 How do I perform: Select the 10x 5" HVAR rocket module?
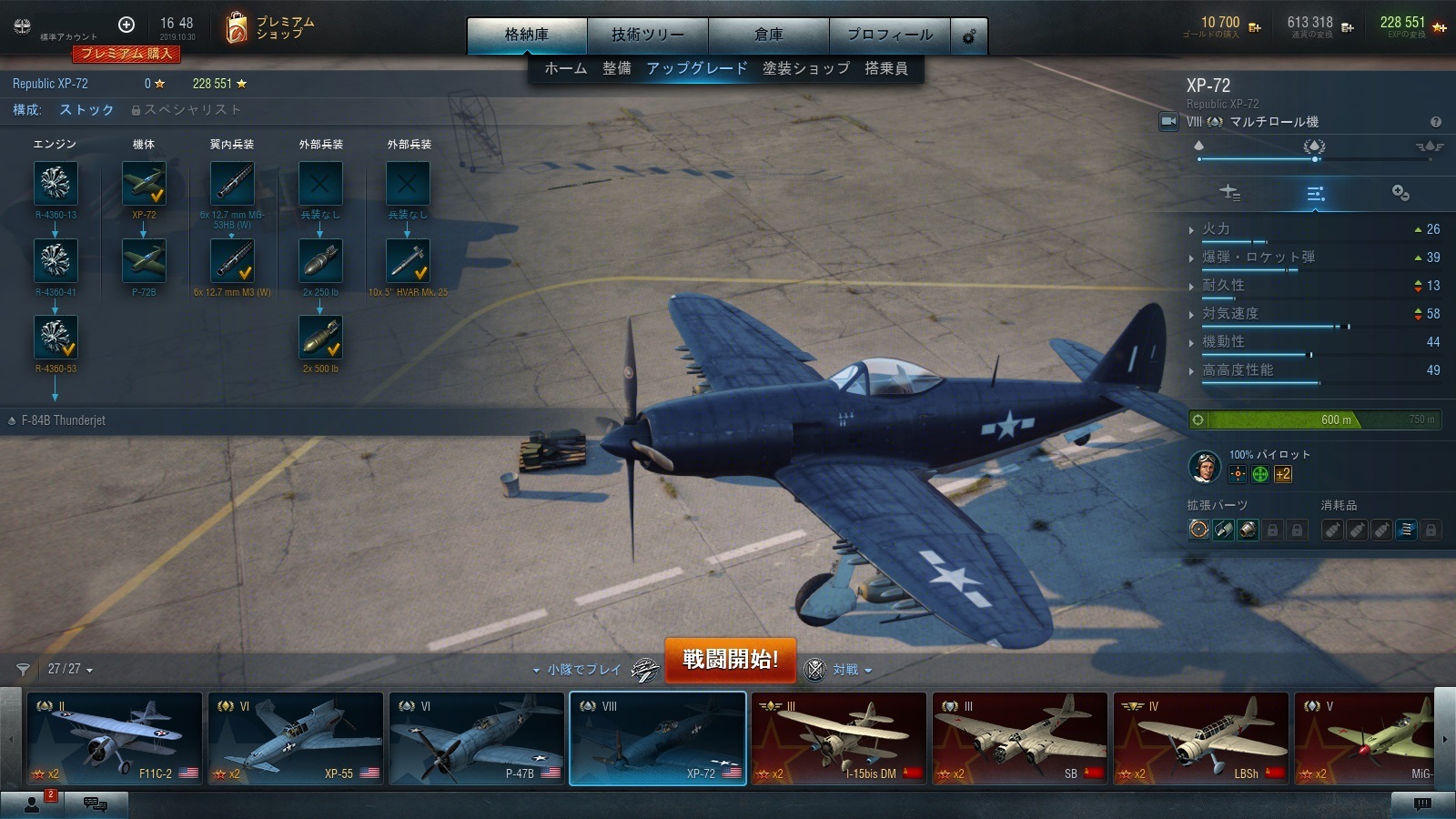pos(408,261)
